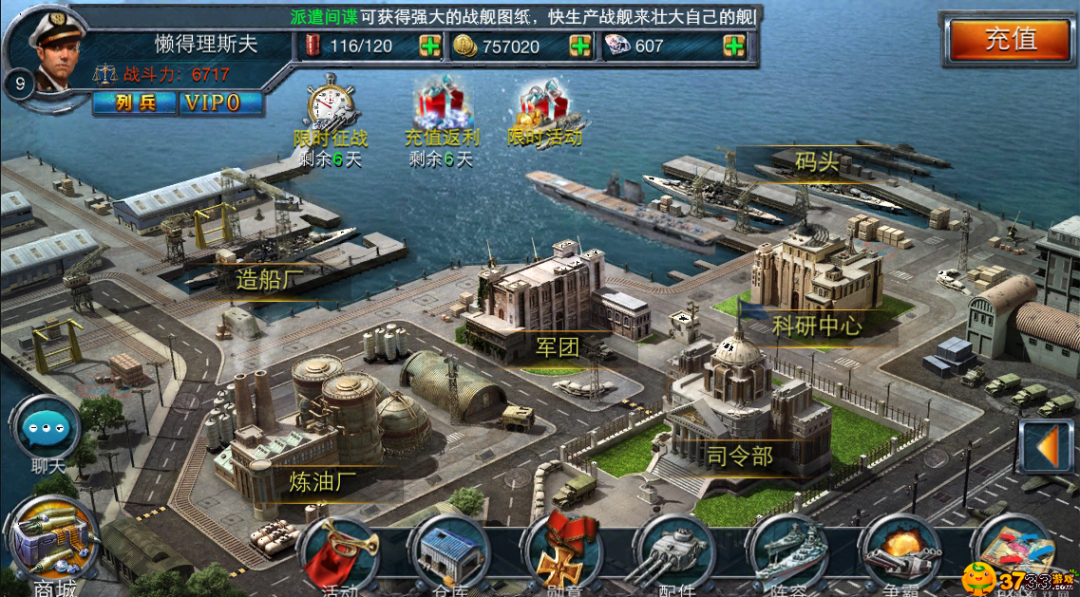Screen dimensions: 1080x597
Task: Click the commander portrait avatar
Action: pos(51,52)
